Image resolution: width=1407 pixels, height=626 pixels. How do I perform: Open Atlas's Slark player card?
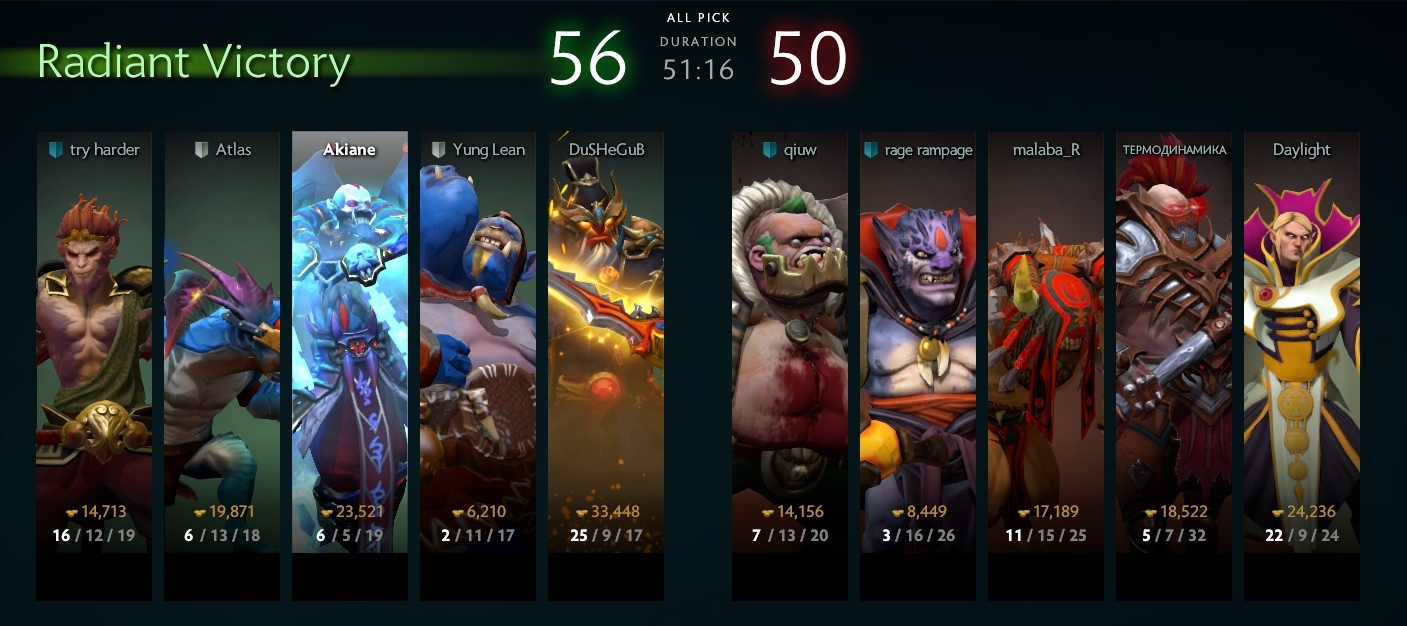tap(222, 340)
